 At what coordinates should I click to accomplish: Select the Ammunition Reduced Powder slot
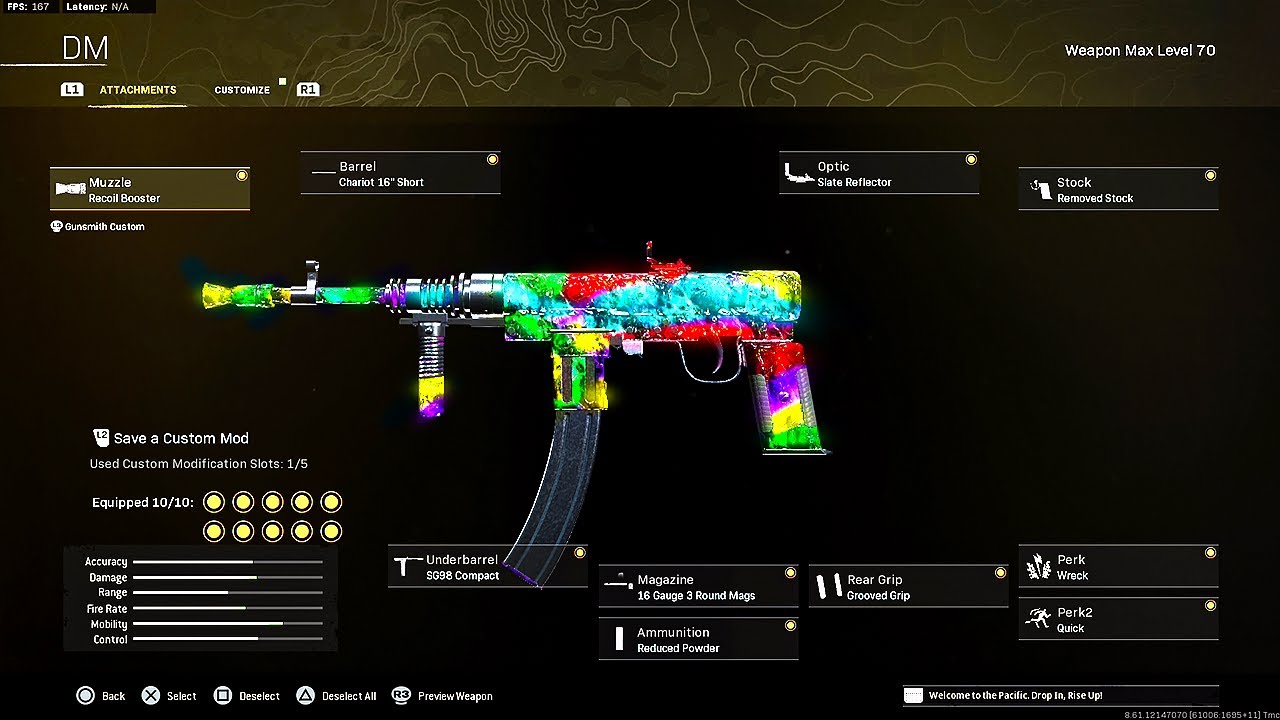[698, 640]
